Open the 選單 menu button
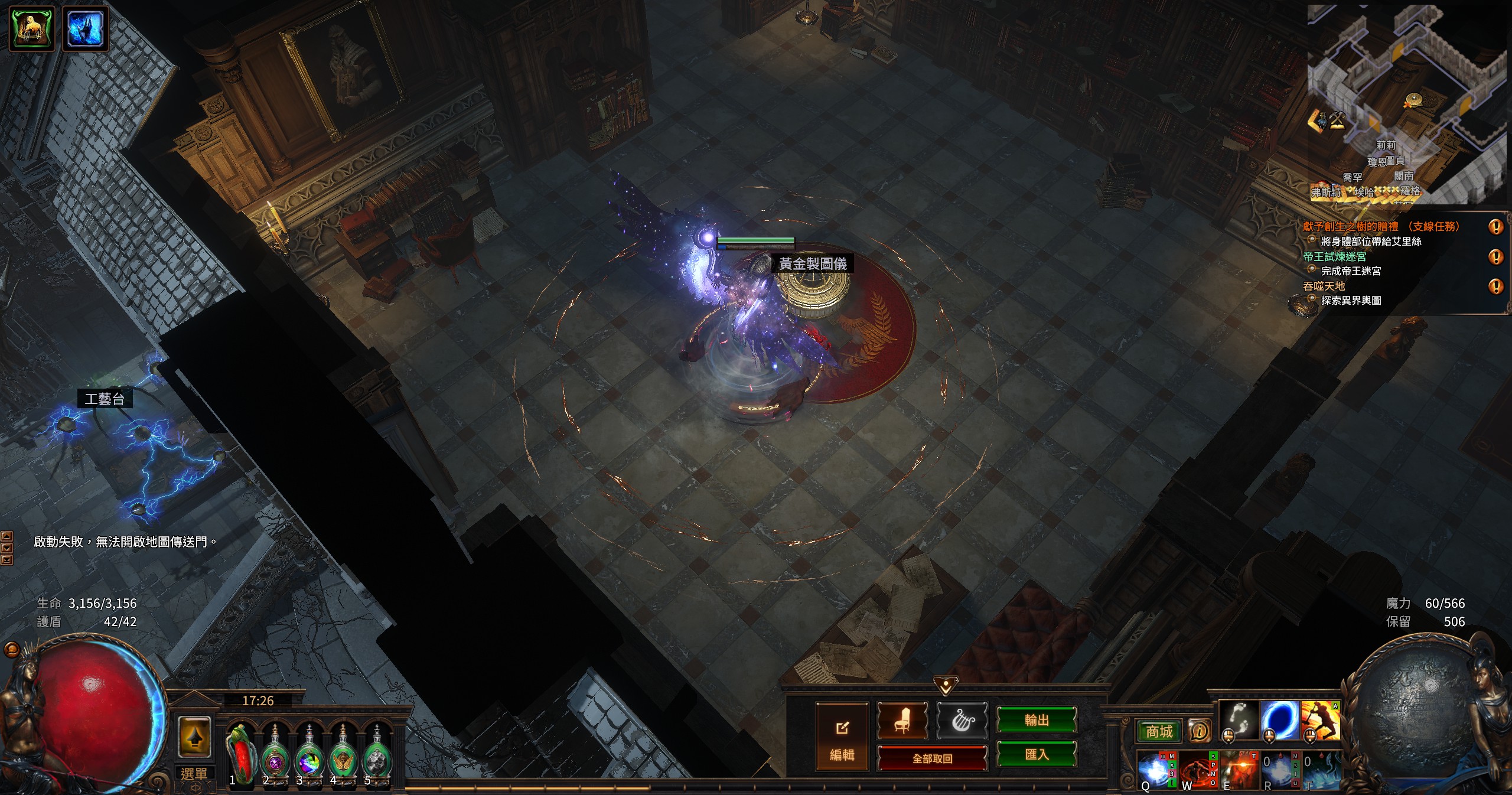The height and width of the screenshot is (795, 1512). click(x=194, y=774)
